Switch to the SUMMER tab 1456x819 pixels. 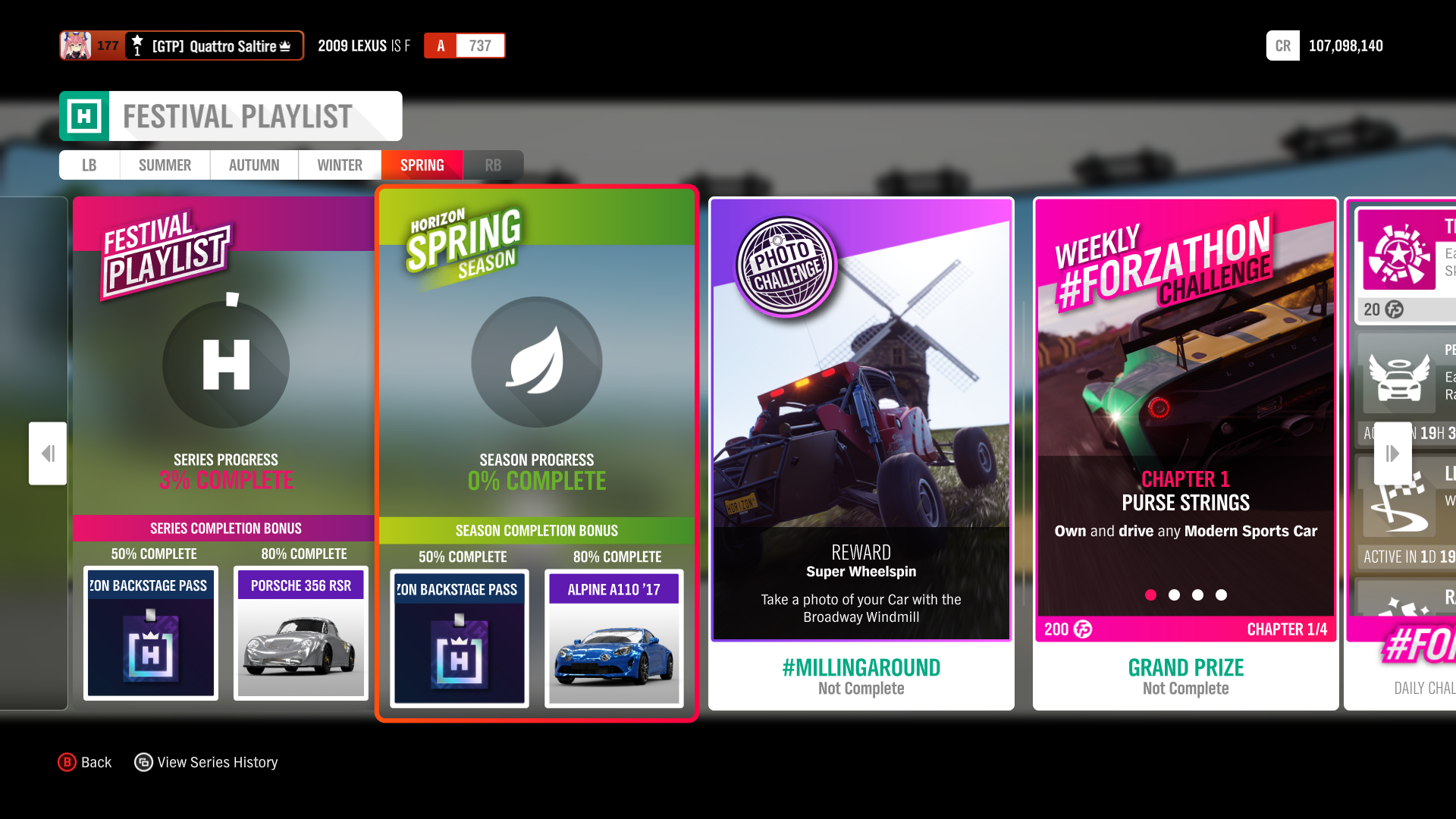[164, 165]
